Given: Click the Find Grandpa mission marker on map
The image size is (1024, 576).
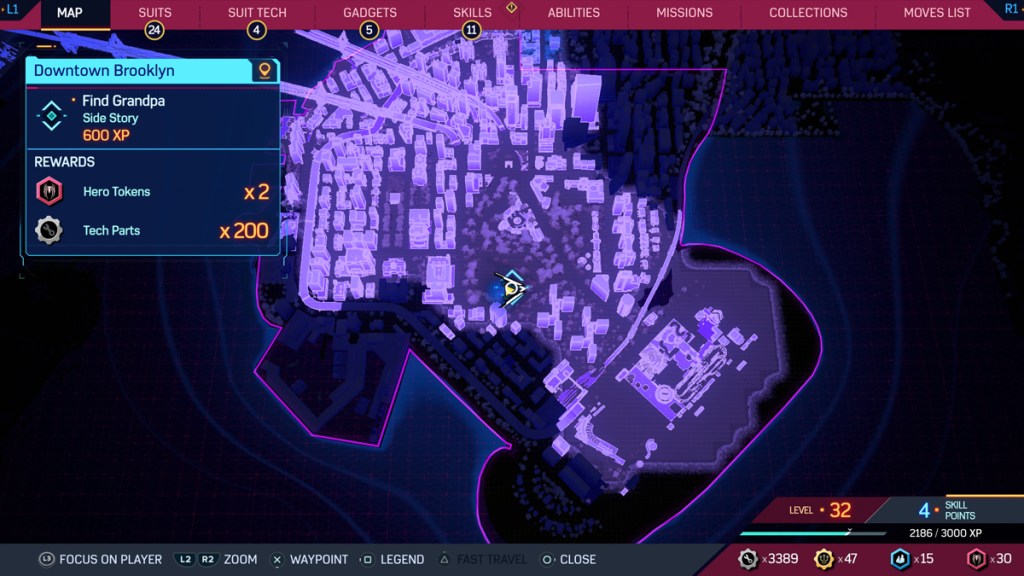Looking at the screenshot, I should 513,289.
